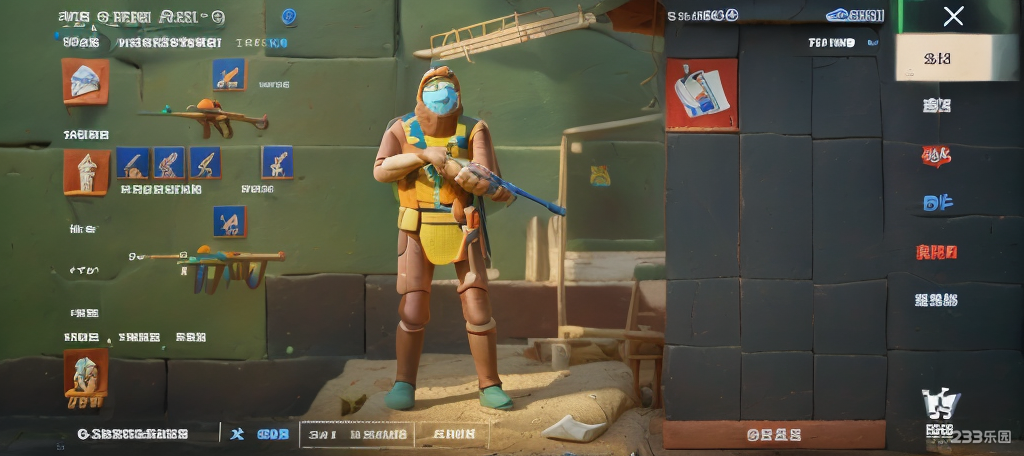The image size is (1024, 456).
Task: Click the orange button below the inventory grid
Action: click(x=774, y=435)
